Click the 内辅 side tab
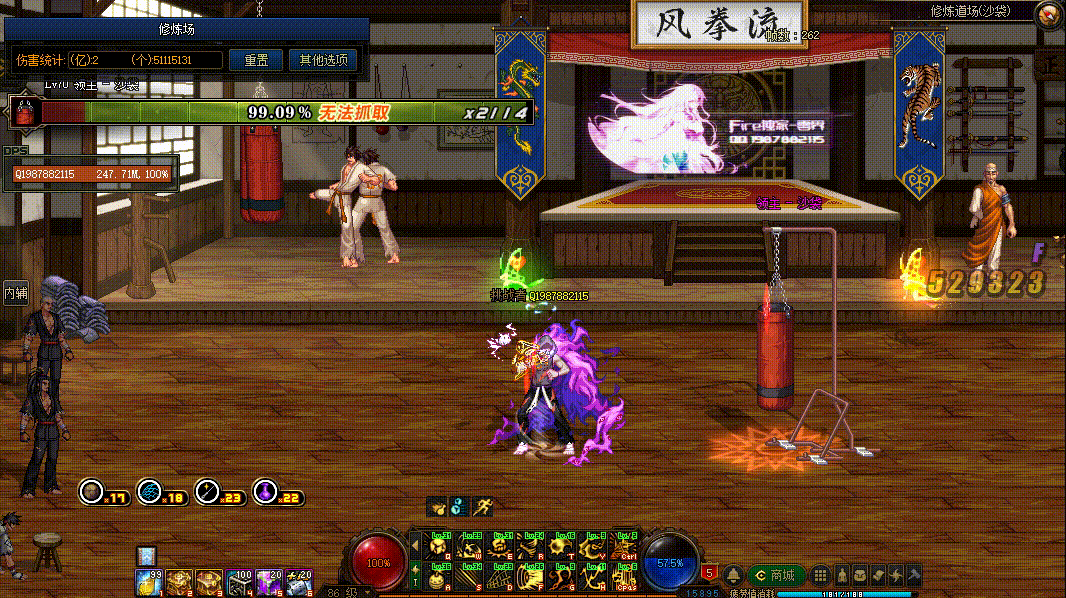 point(15,293)
